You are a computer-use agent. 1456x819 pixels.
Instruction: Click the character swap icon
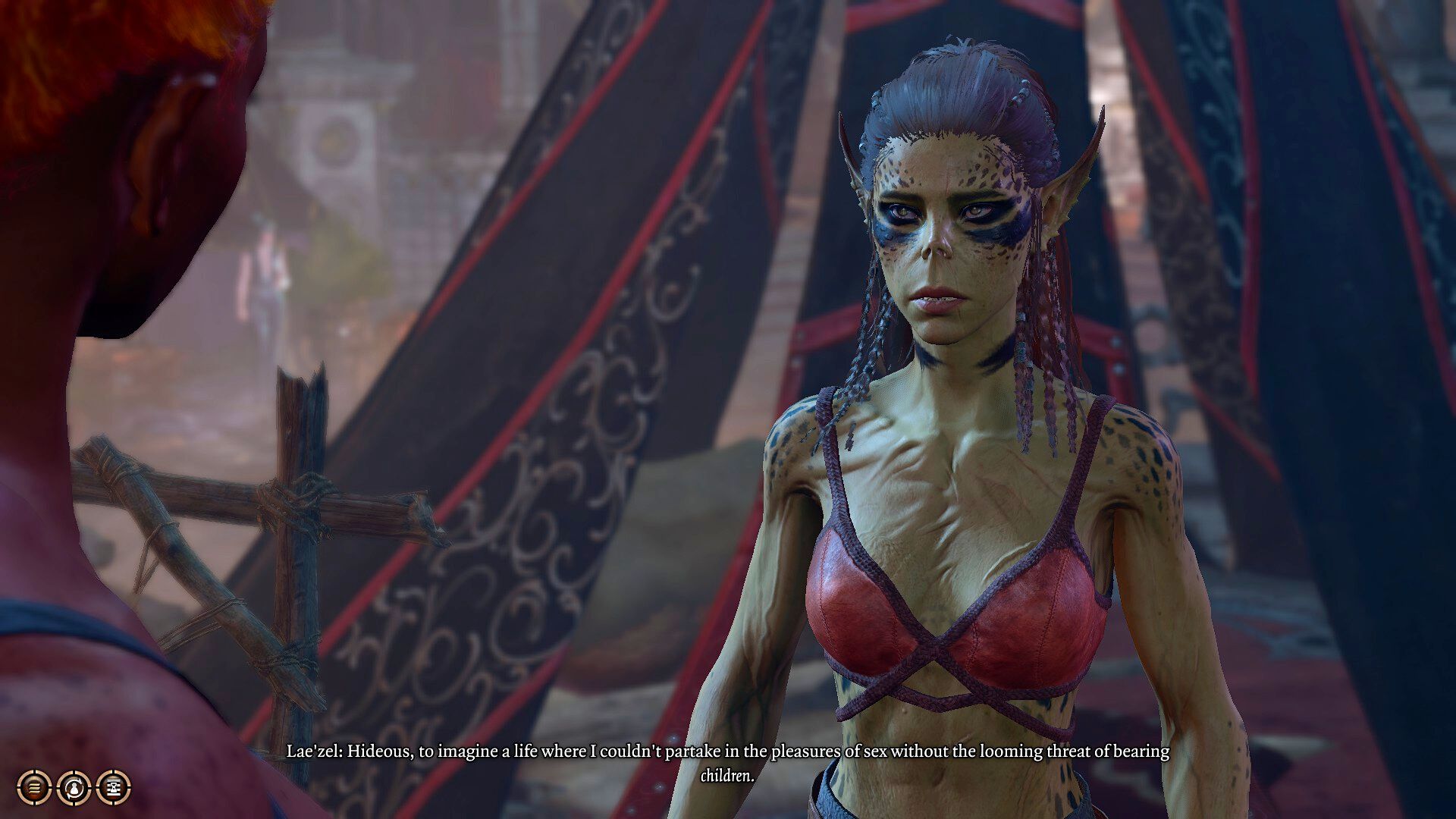pyautogui.click(x=74, y=788)
